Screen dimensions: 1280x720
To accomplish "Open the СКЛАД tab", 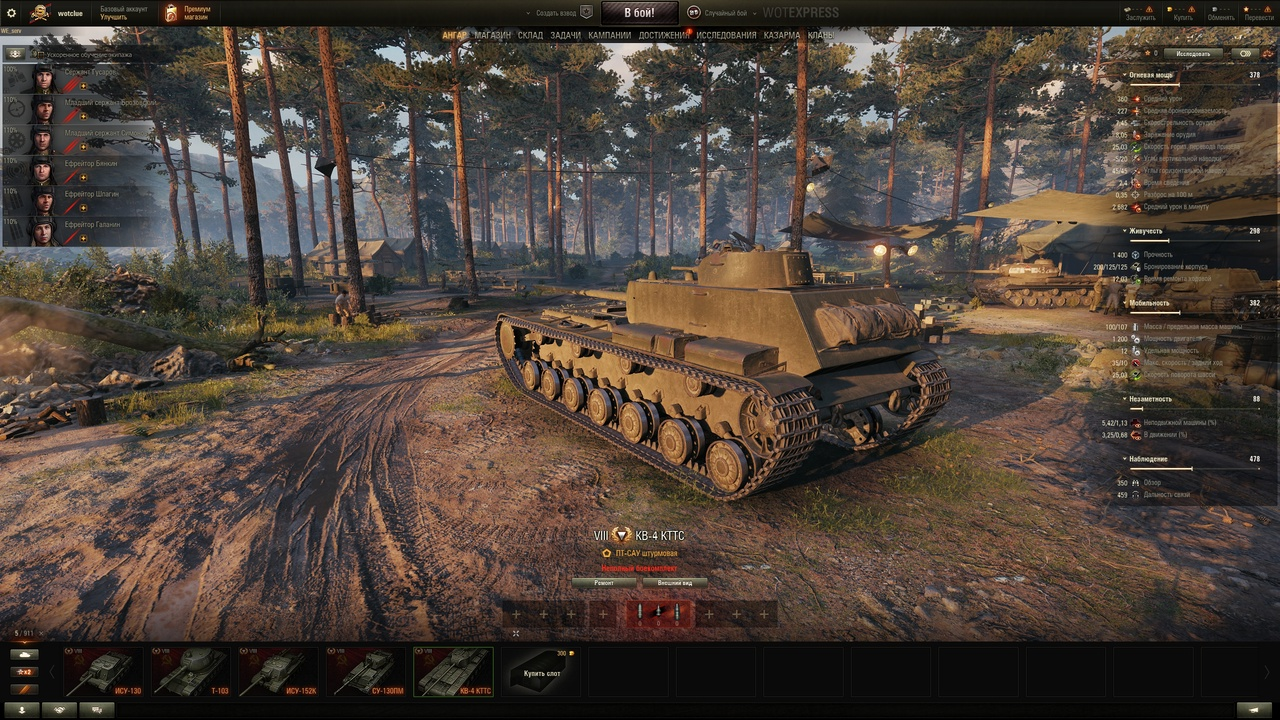I will point(530,35).
